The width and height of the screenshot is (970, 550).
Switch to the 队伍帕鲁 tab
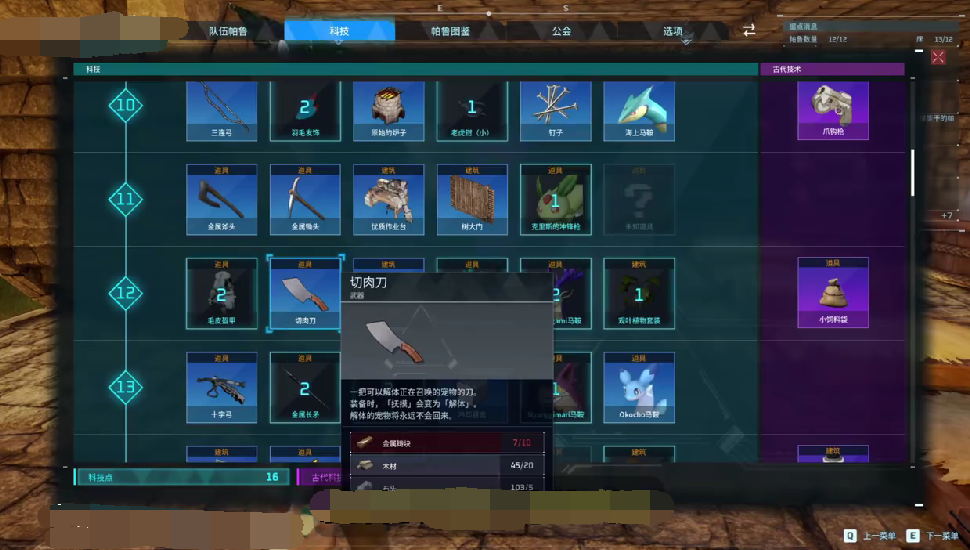pyautogui.click(x=228, y=31)
